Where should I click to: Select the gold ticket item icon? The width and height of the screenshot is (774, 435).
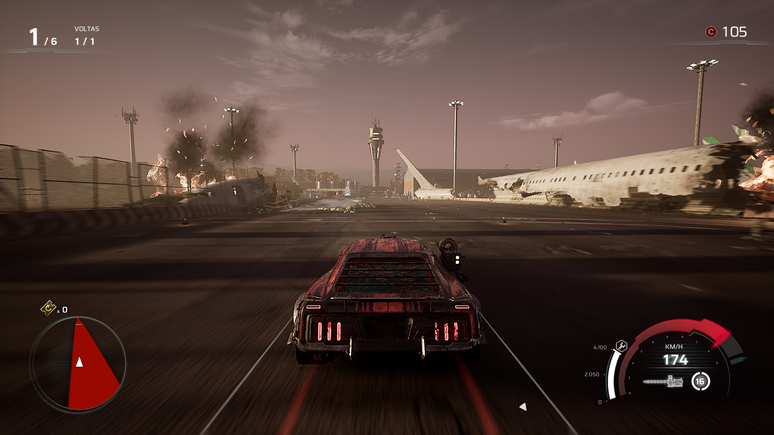pos(47,309)
